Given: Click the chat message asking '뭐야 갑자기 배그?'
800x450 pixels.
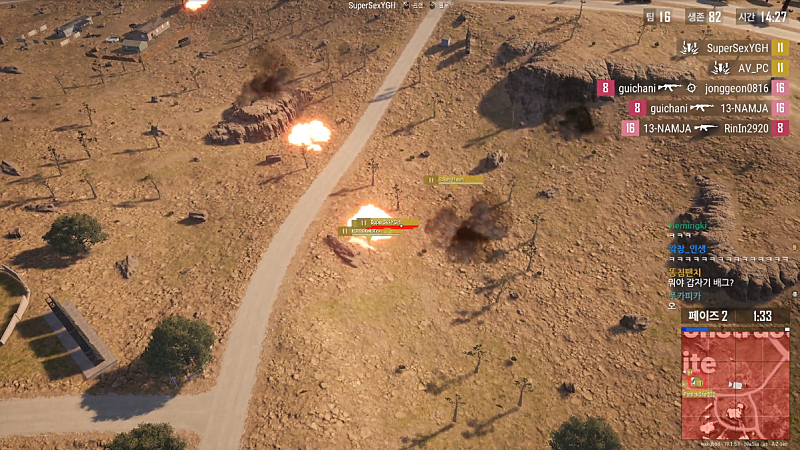Looking at the screenshot, I should click(701, 282).
